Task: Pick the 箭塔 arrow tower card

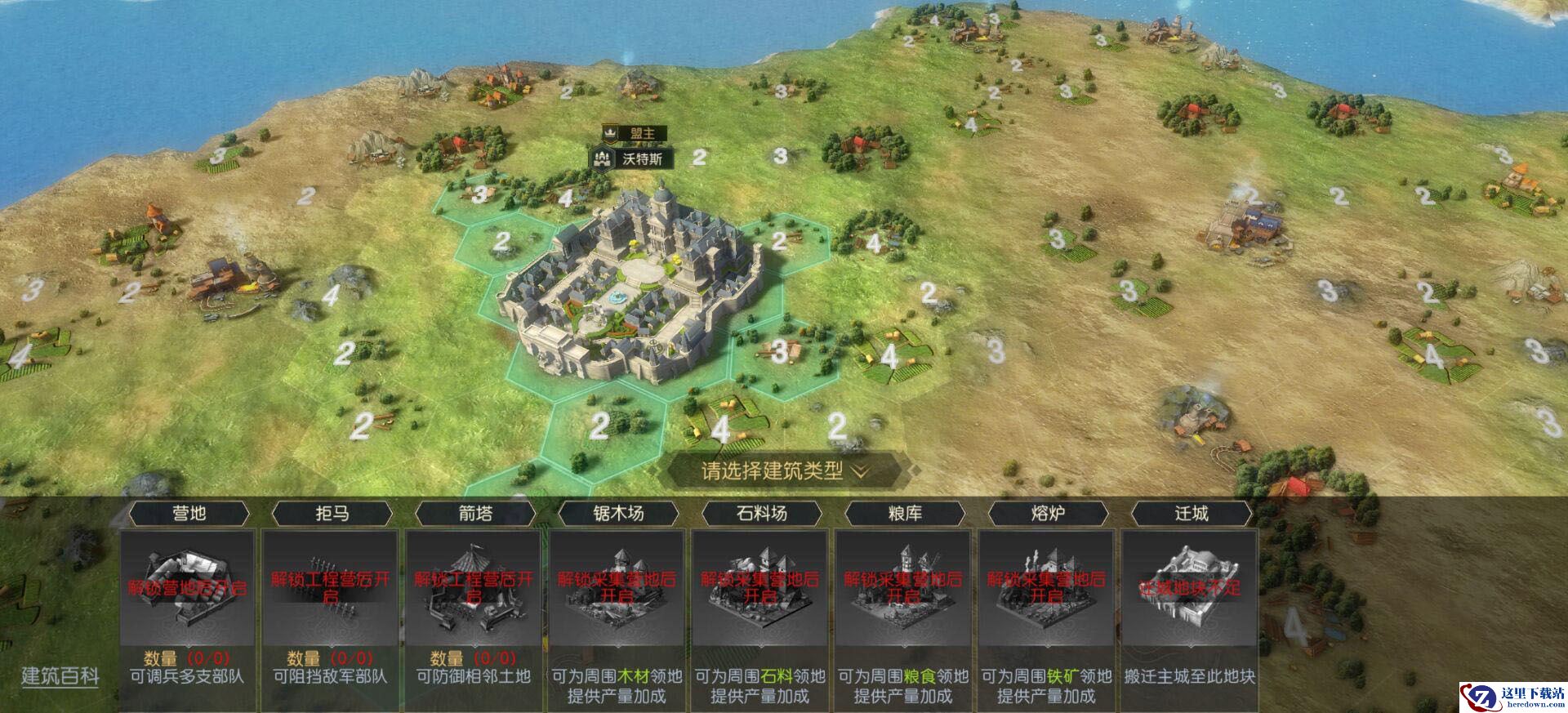Action: tap(474, 588)
